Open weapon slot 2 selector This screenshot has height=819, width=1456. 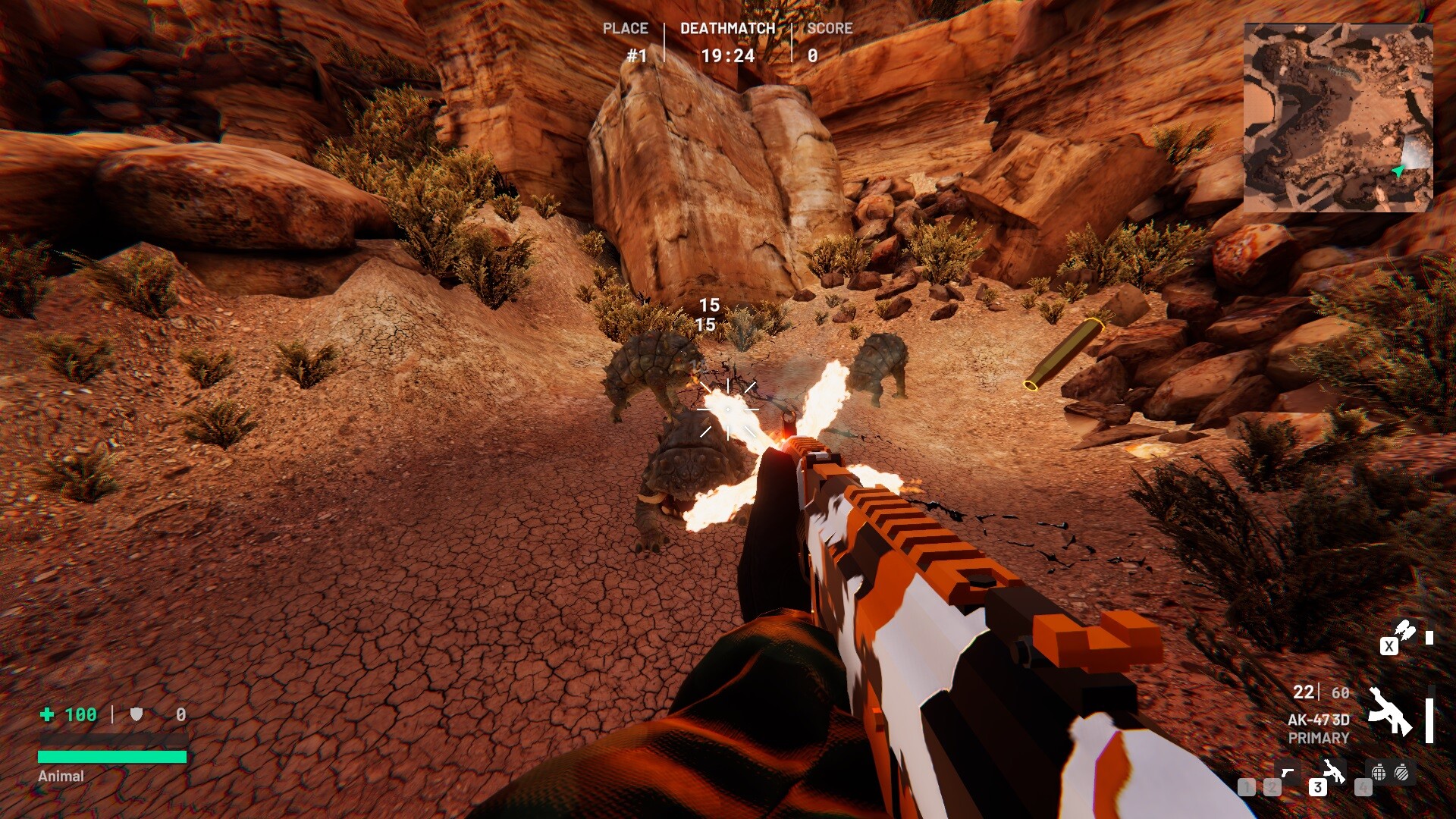pyautogui.click(x=1271, y=788)
